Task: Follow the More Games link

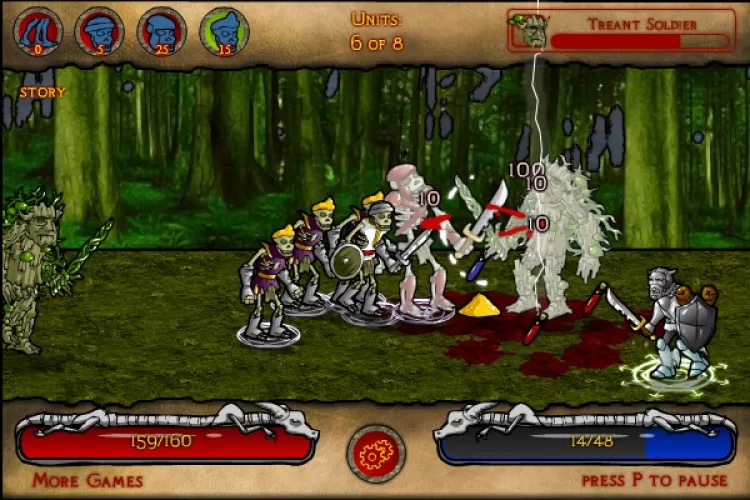Action: click(87, 481)
